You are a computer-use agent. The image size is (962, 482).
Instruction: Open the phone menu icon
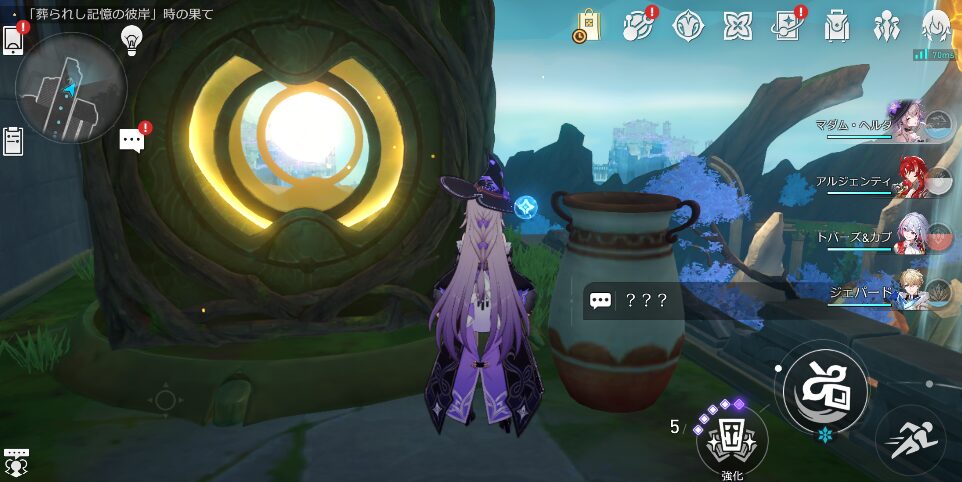point(14,38)
